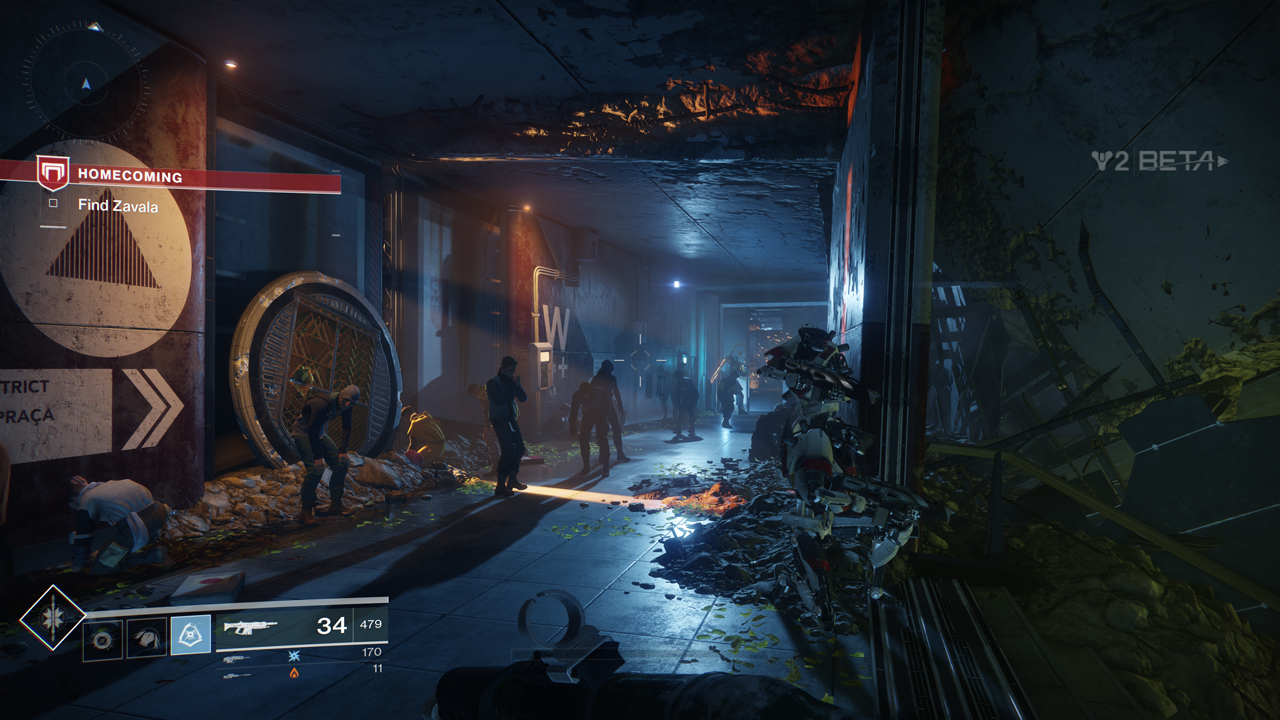Open the Homecoming mission tracker
1280x720 pixels.
tap(130, 177)
